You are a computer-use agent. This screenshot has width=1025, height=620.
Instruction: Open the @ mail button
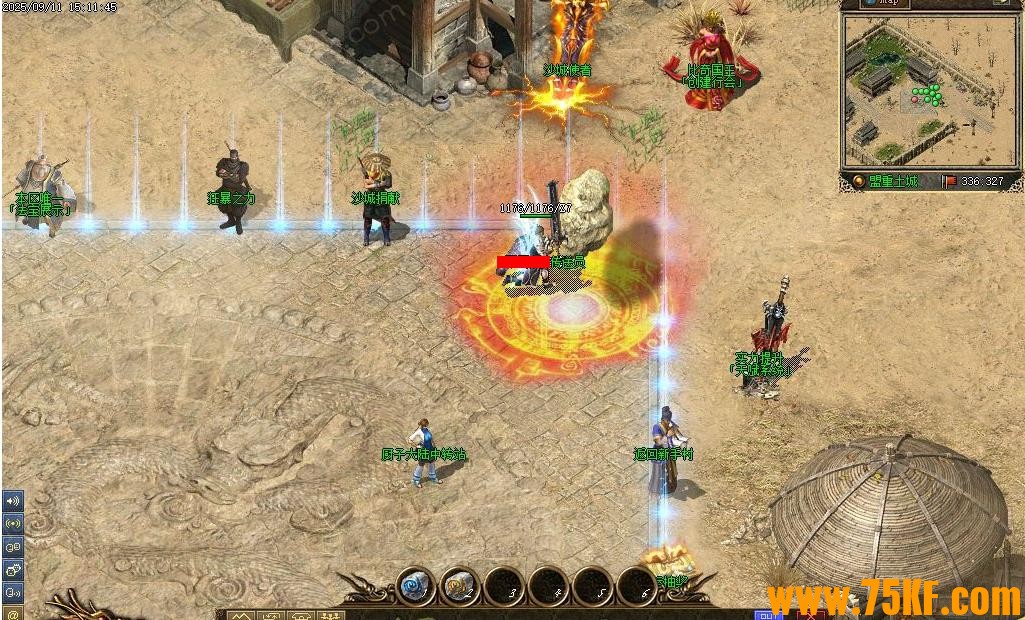[x=13, y=612]
